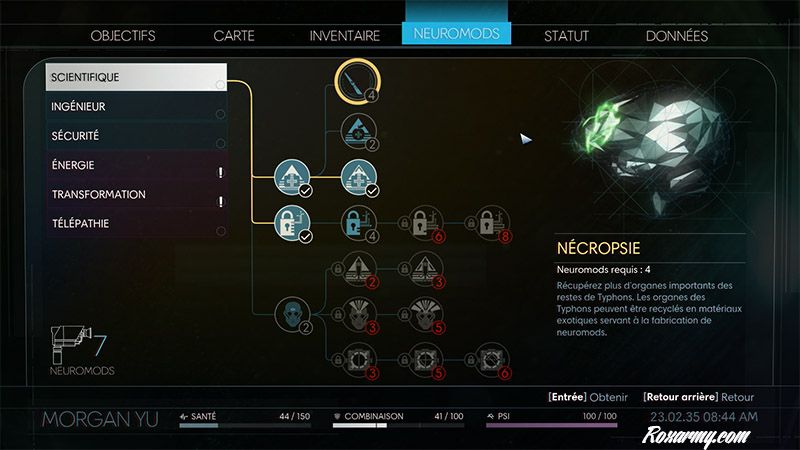Choose the padlock skill costing 4 neuromods
Screen dimensions: 800x450
click(x=356, y=221)
